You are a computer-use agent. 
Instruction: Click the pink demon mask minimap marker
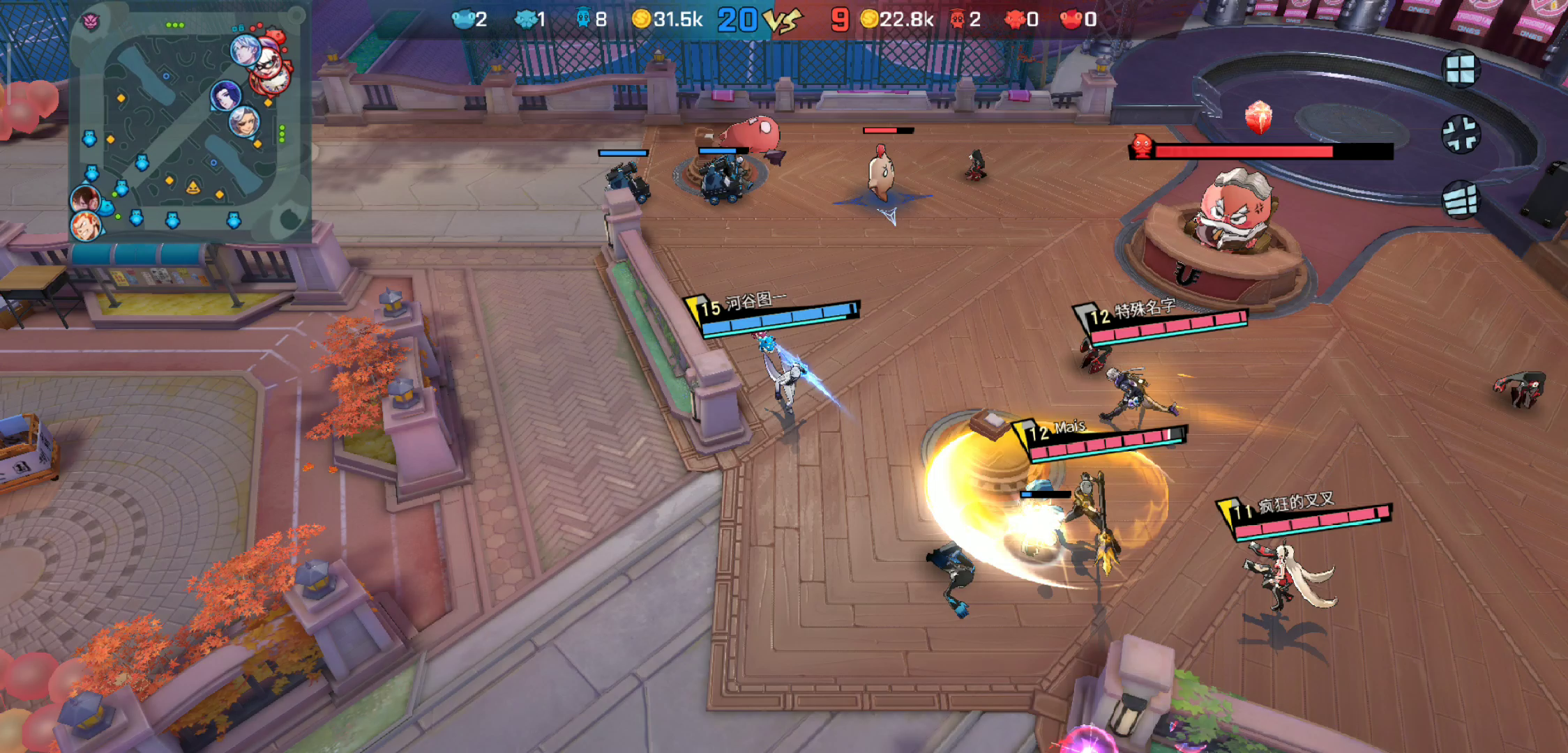click(91, 22)
